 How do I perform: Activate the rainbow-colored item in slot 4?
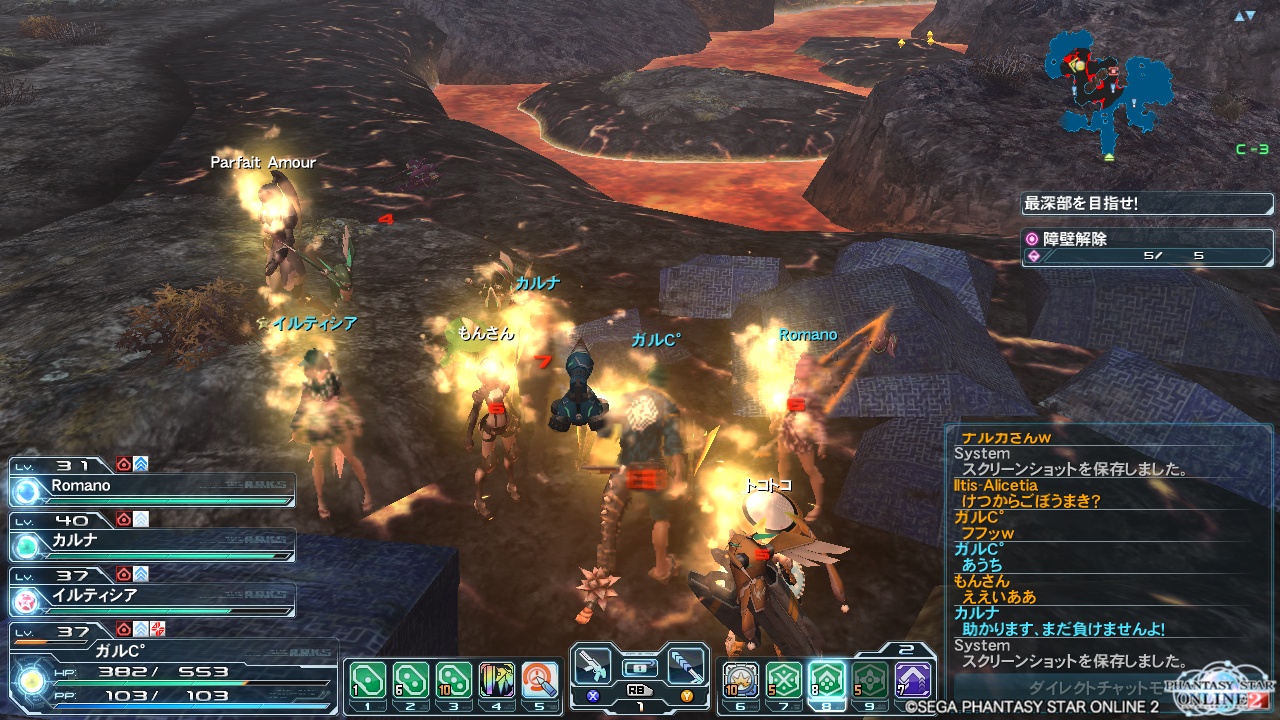(x=497, y=682)
